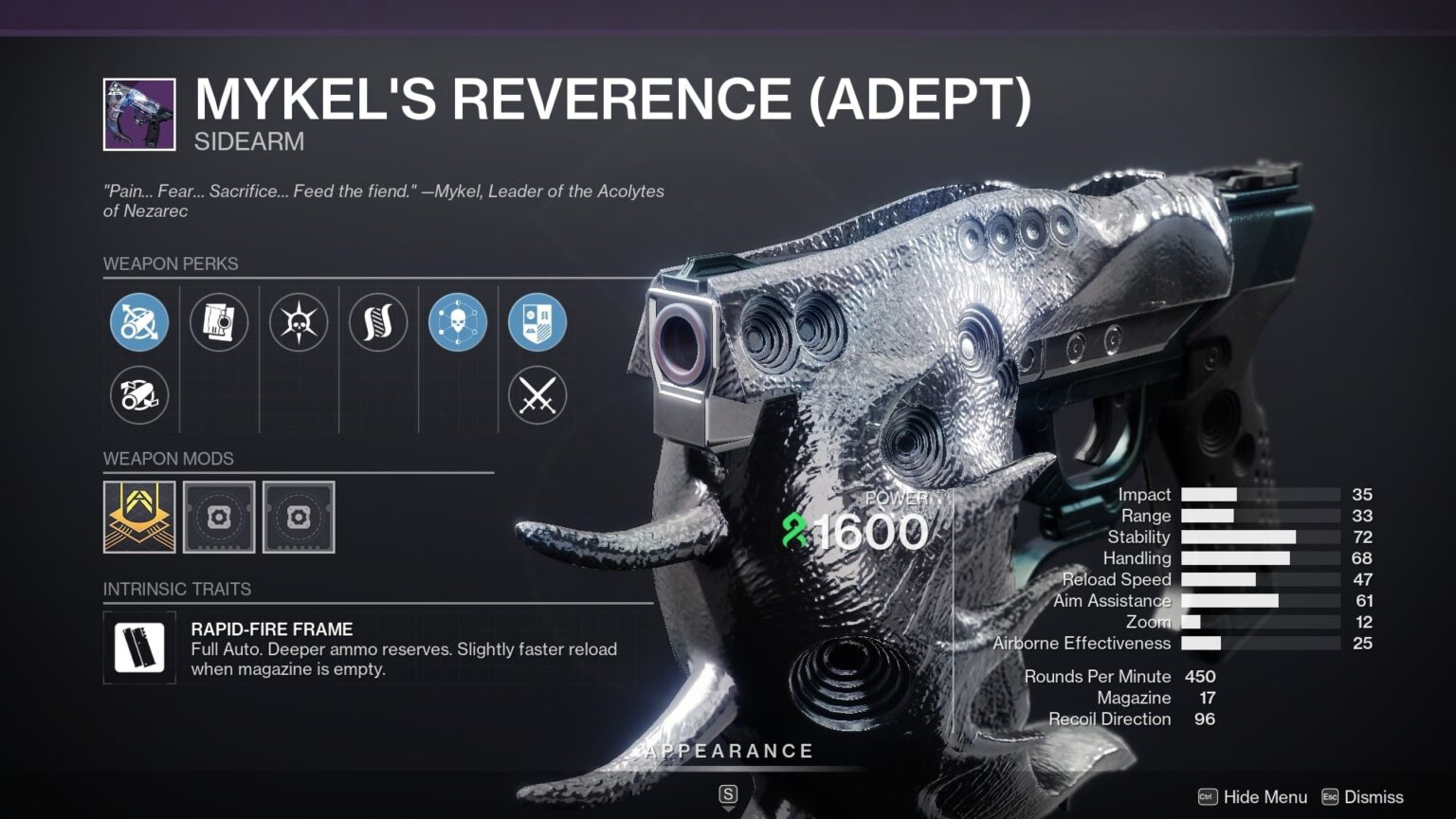
Task: Select the networked skull origin trait
Action: click(x=458, y=323)
